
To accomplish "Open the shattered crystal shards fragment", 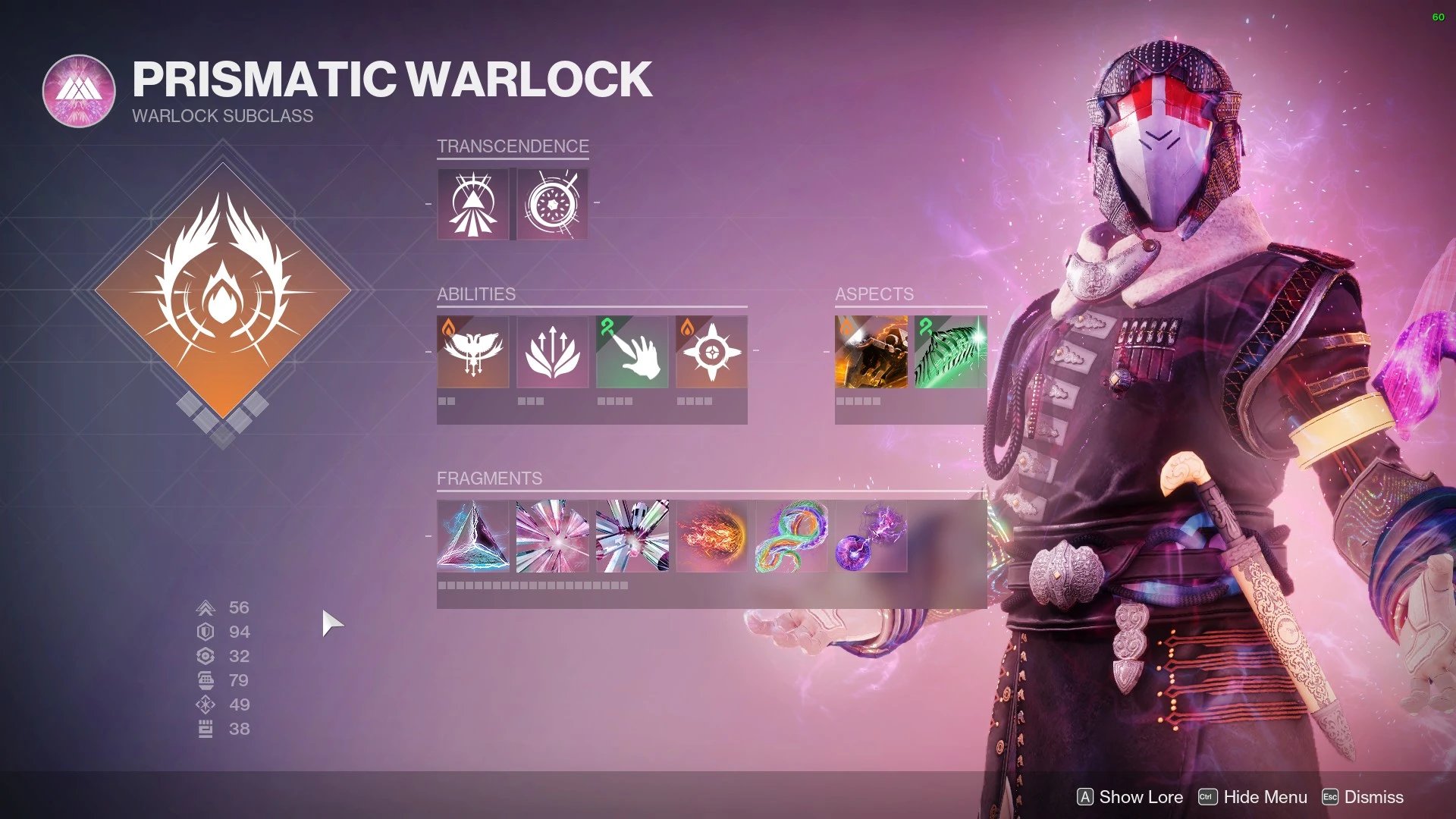I will 632,536.
